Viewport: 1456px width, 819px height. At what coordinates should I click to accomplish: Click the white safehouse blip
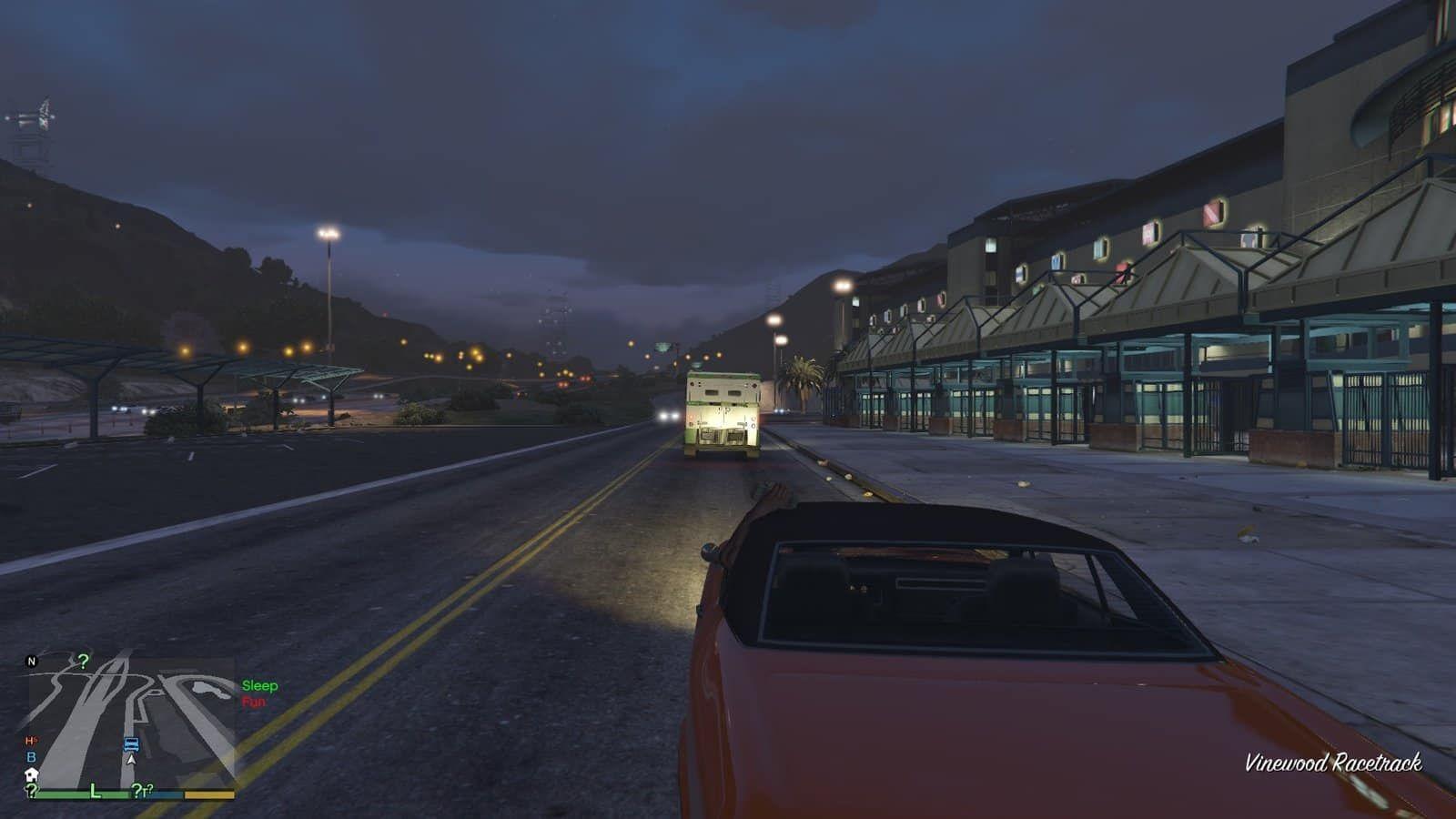[x=31, y=774]
